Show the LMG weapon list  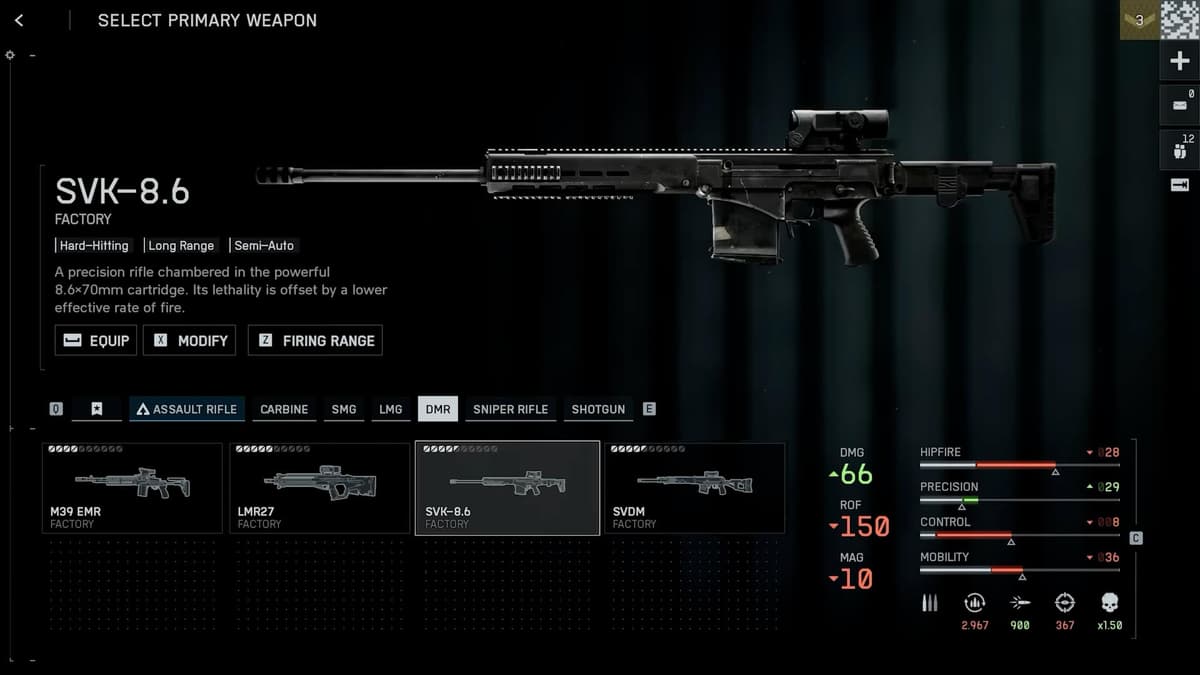coord(390,409)
